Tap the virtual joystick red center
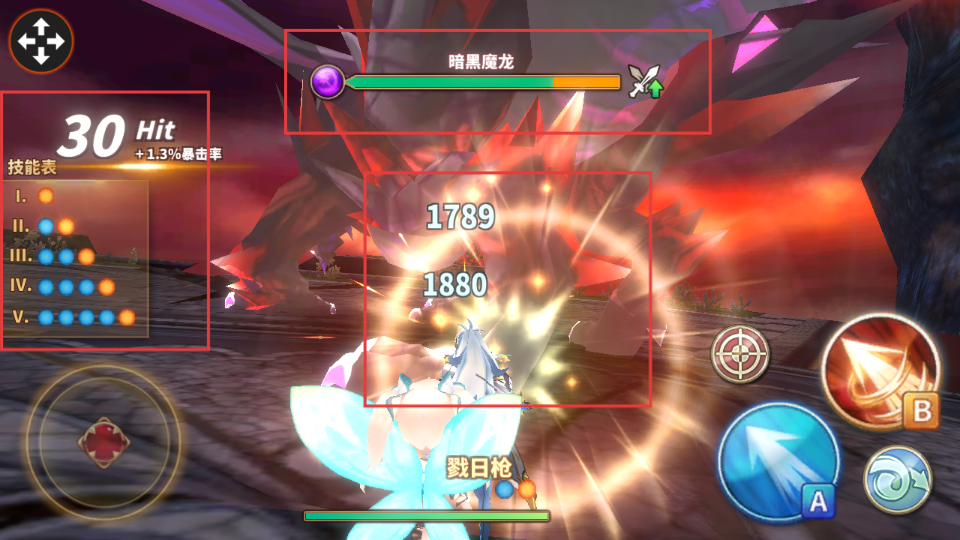The image size is (960, 540). click(103, 443)
